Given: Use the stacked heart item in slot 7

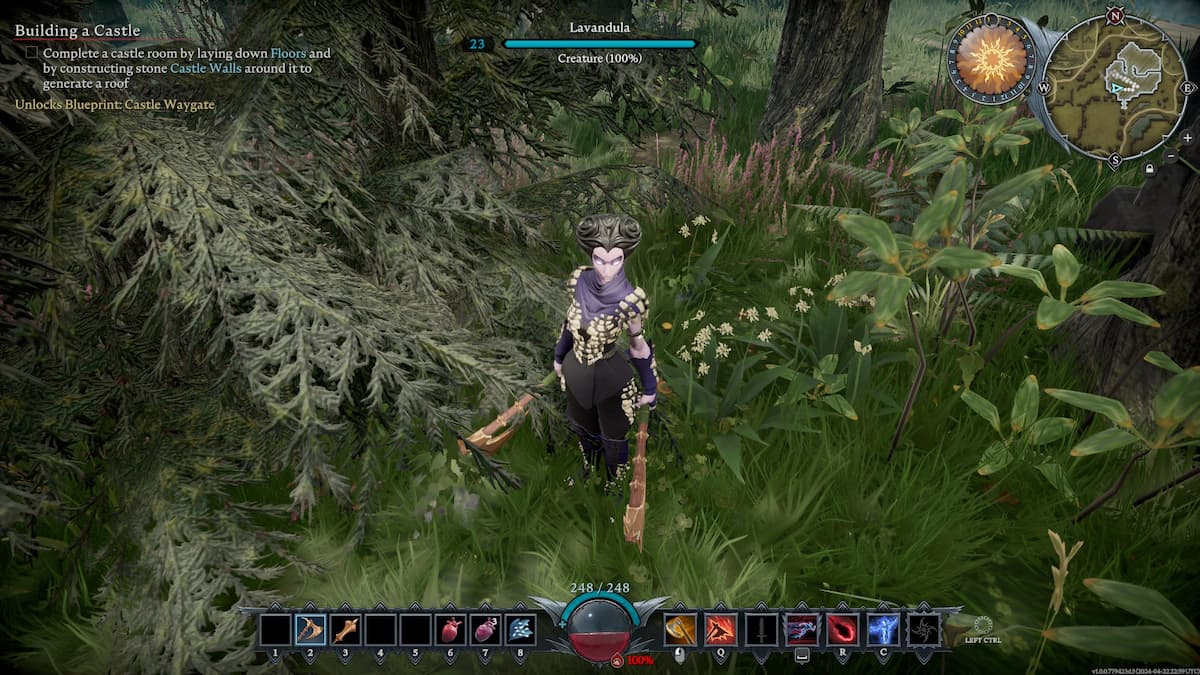Looking at the screenshot, I should 485,629.
